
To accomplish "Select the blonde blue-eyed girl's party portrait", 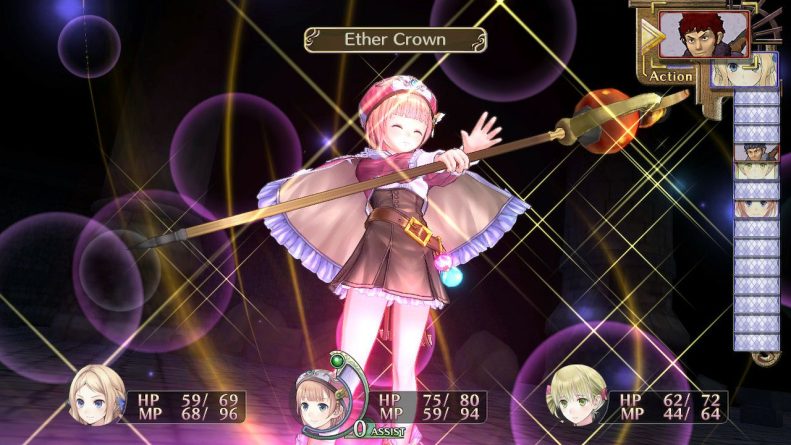I will [96, 395].
